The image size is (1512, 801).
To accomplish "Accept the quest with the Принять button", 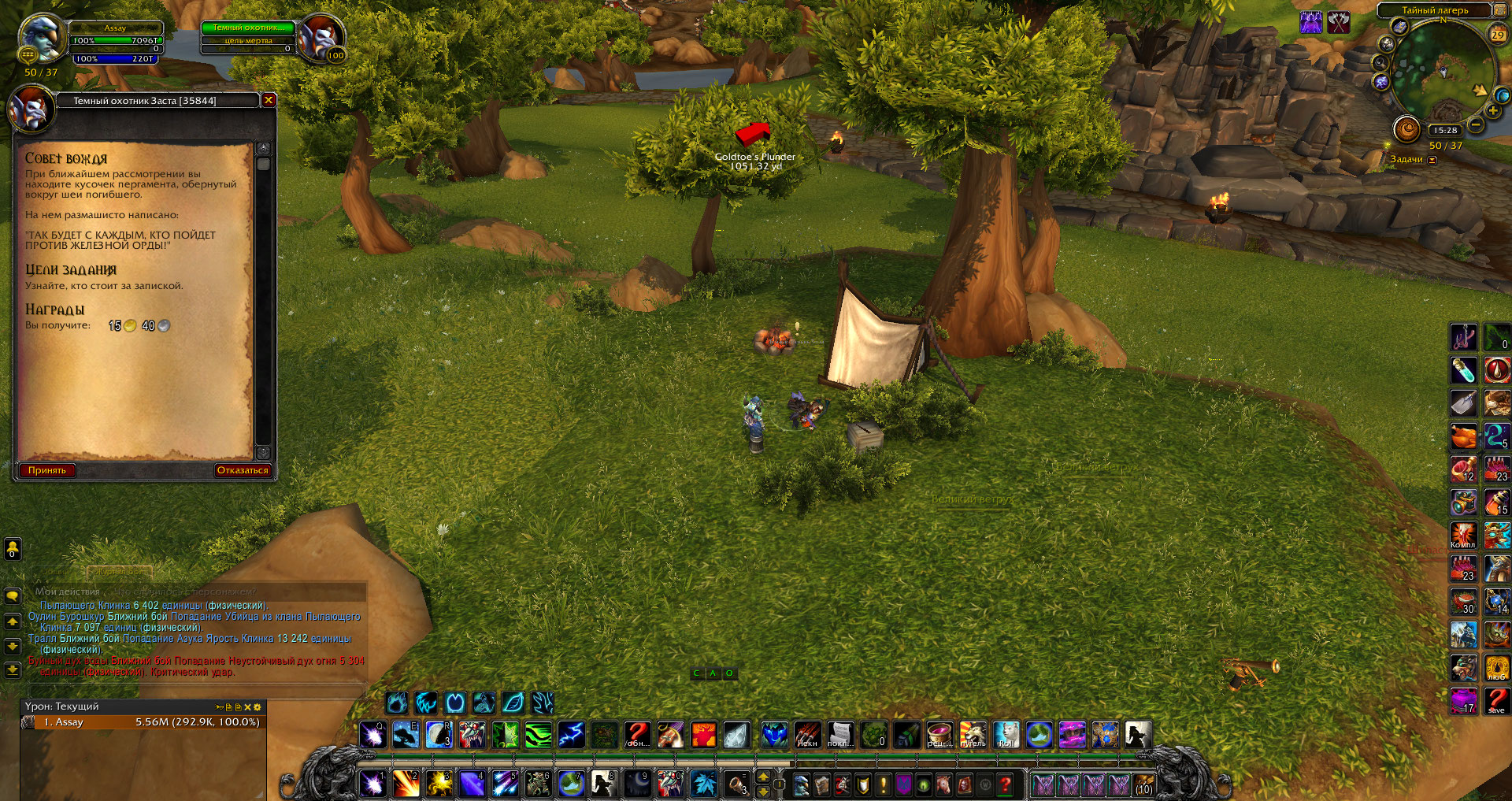I will [x=47, y=470].
